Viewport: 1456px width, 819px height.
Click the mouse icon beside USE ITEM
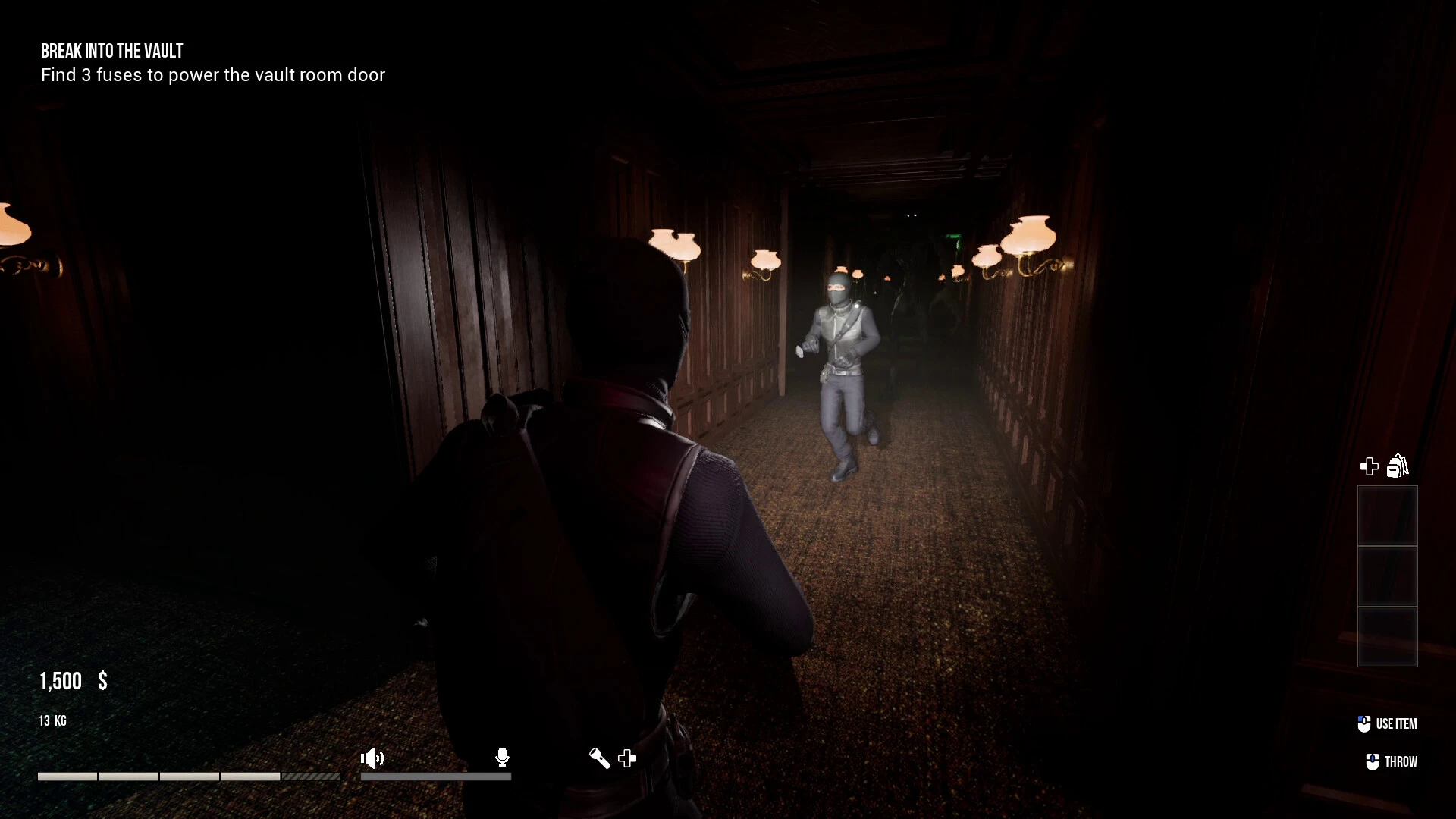tap(1365, 723)
